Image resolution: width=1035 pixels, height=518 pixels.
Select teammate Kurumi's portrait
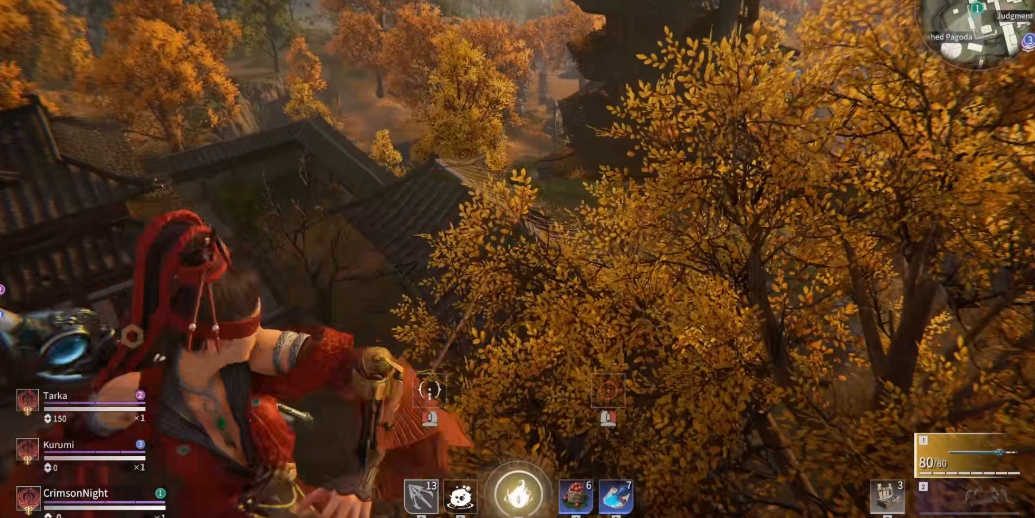click(27, 450)
